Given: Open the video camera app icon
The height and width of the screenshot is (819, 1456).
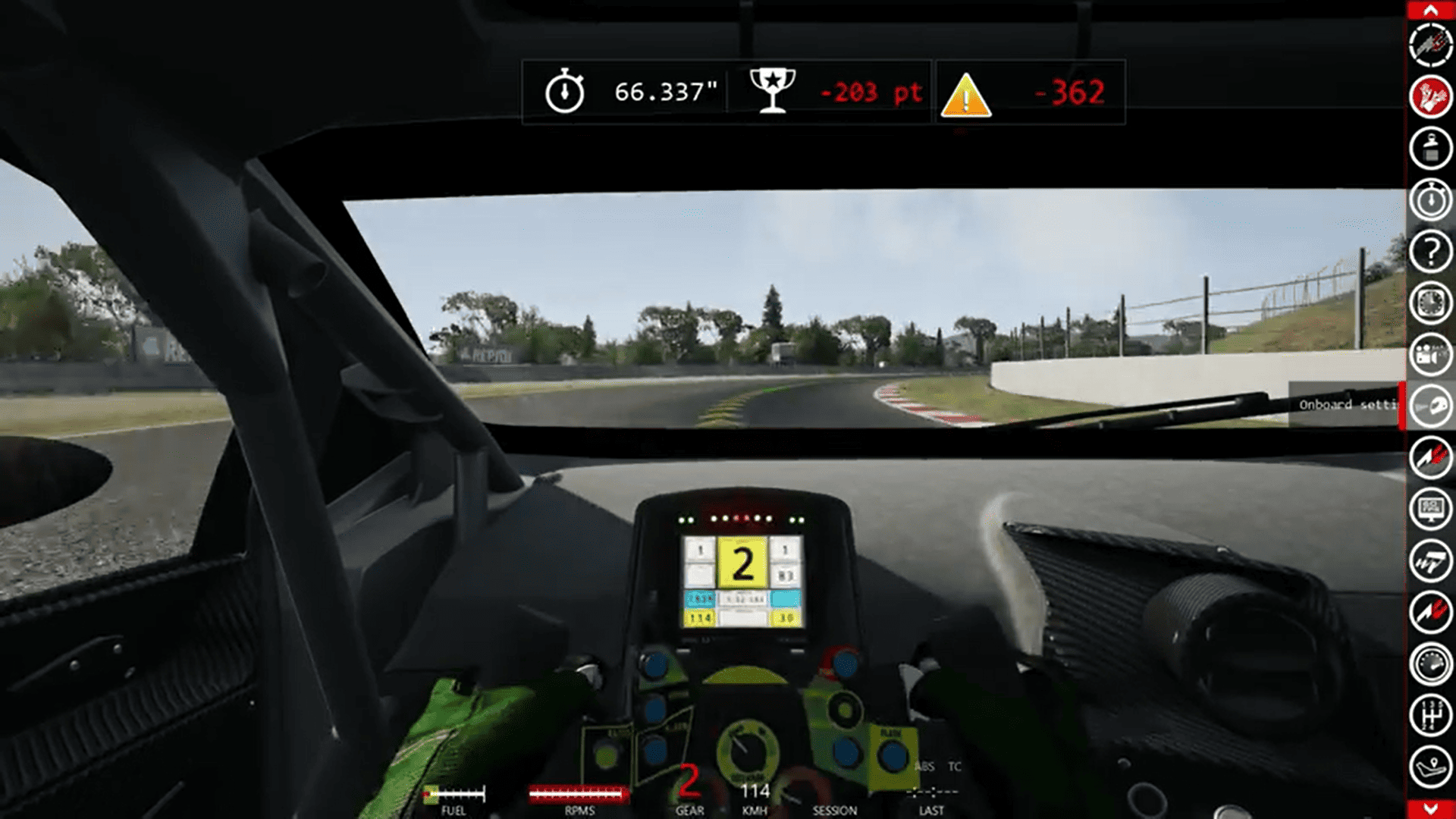Looking at the screenshot, I should point(1430,354).
